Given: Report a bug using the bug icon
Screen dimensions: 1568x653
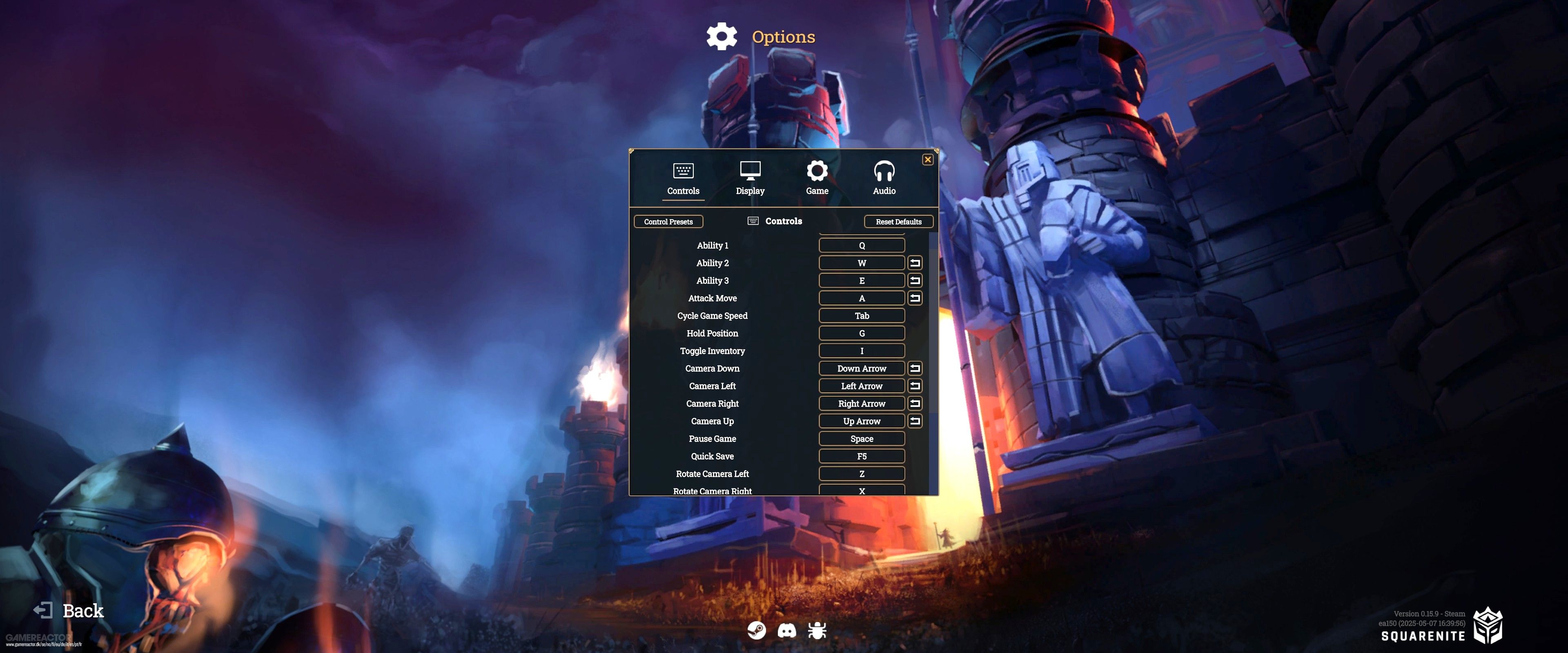Looking at the screenshot, I should click(x=817, y=631).
